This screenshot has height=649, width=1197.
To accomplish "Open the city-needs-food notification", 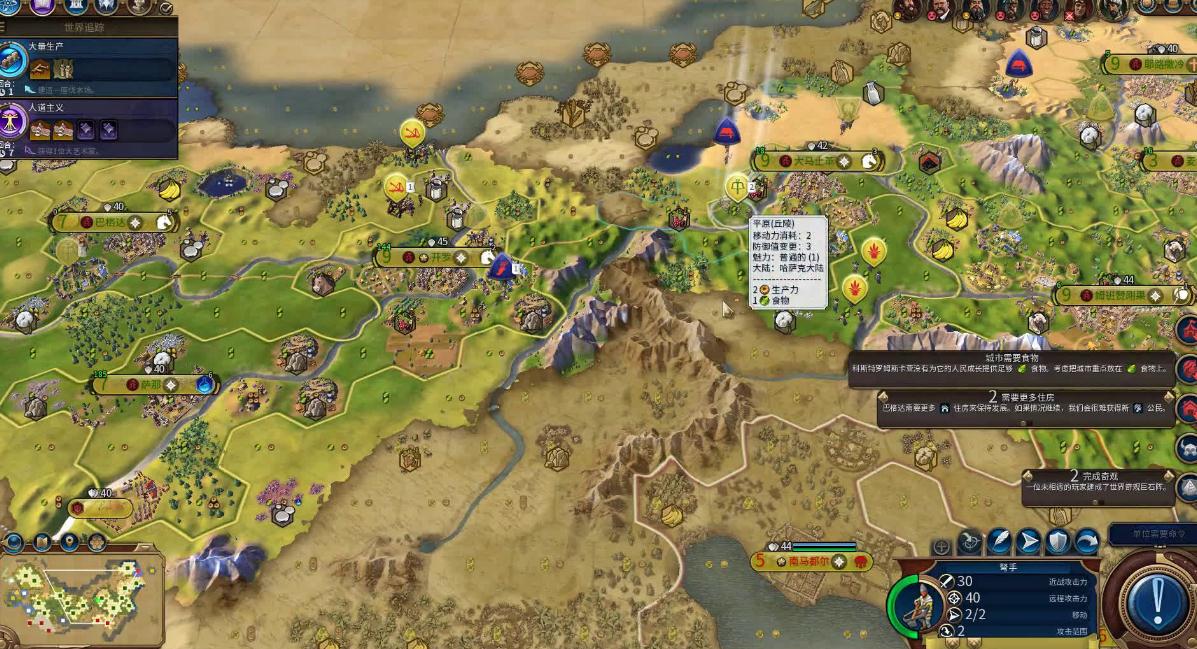I will coord(1010,363).
